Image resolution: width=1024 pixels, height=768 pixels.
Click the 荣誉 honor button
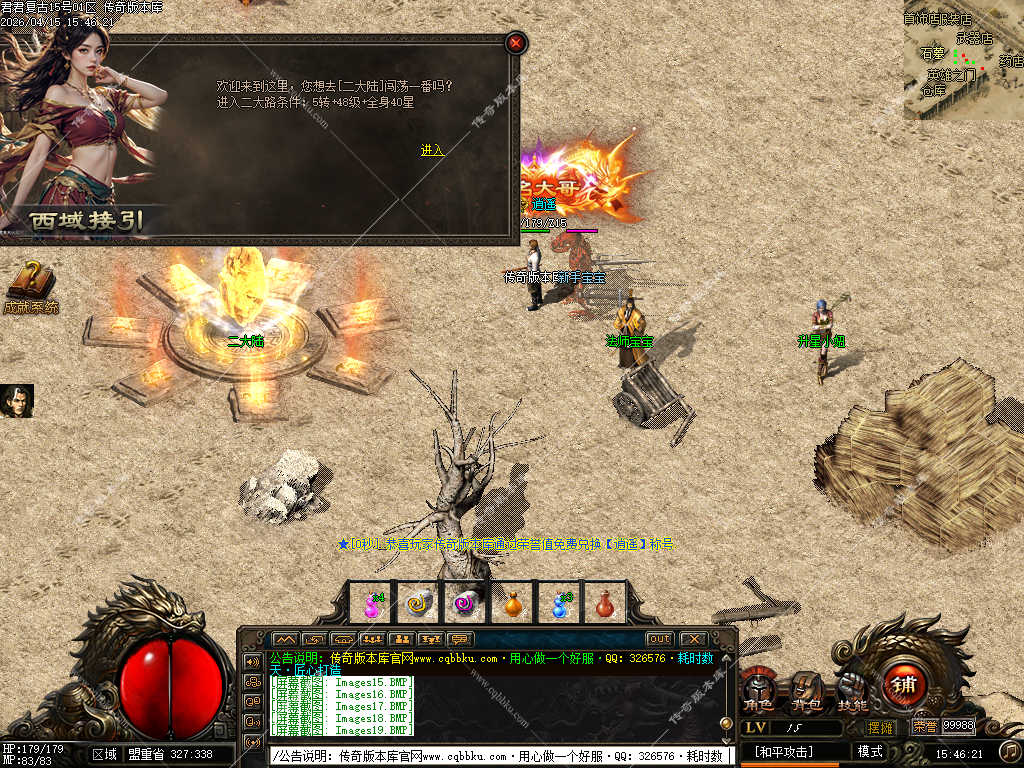coord(924,727)
